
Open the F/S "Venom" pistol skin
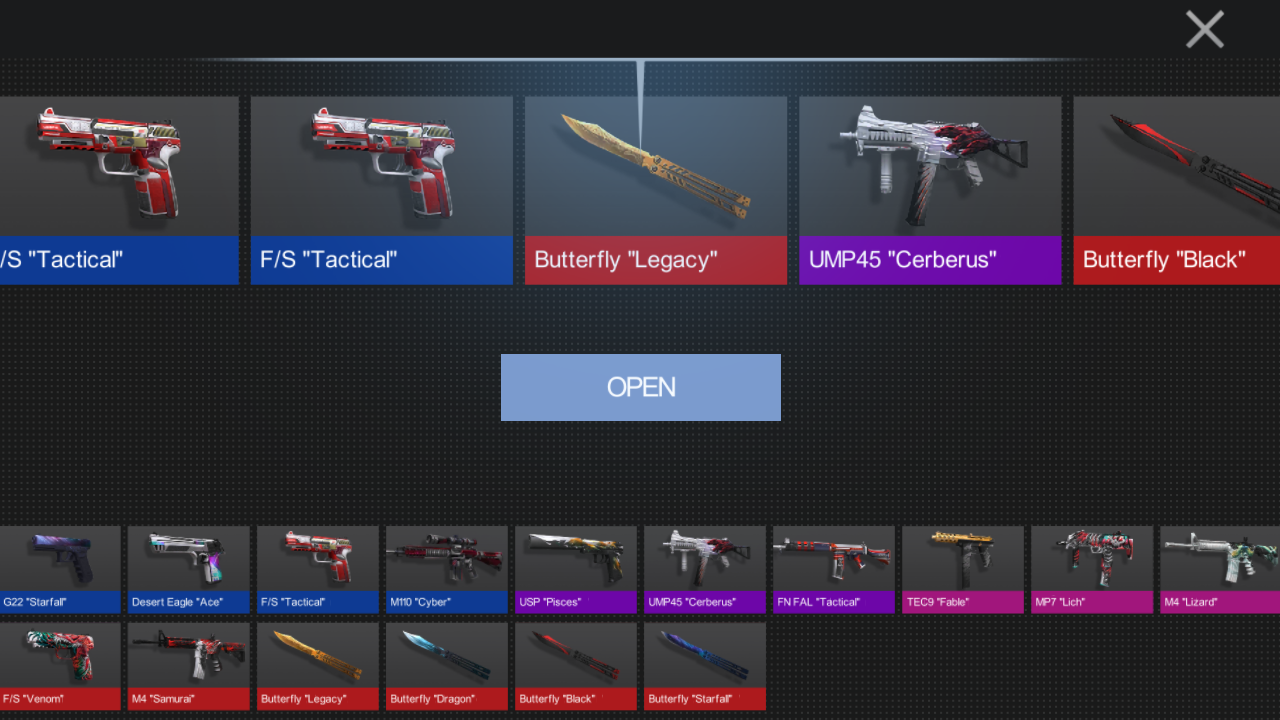pos(60,665)
